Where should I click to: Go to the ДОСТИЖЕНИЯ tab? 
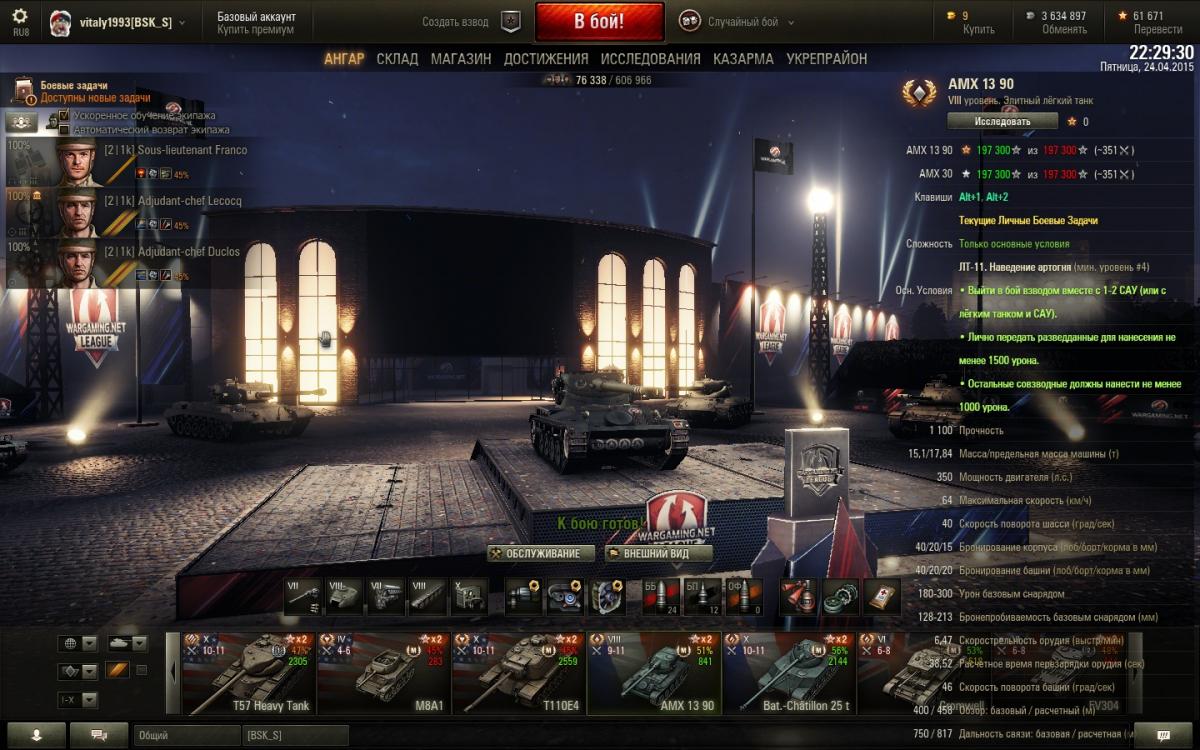tap(546, 59)
